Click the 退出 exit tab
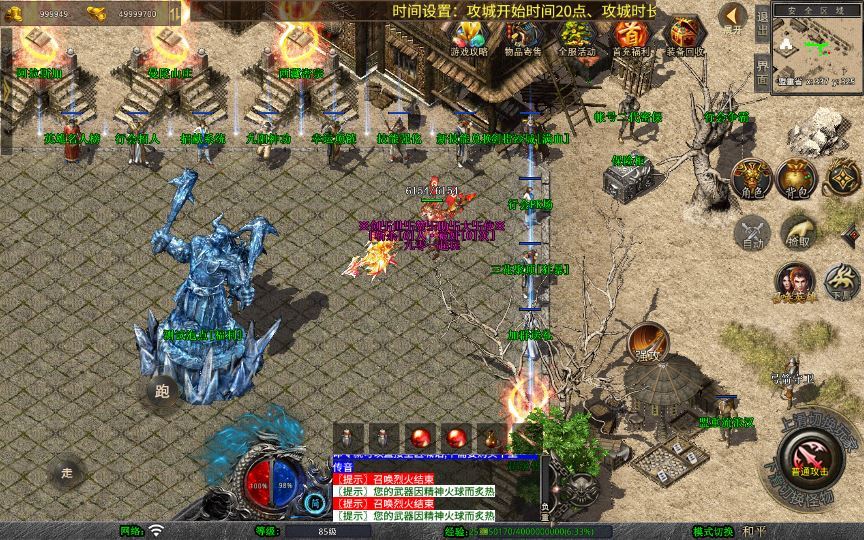Image resolution: width=864 pixels, height=540 pixels. click(x=762, y=27)
